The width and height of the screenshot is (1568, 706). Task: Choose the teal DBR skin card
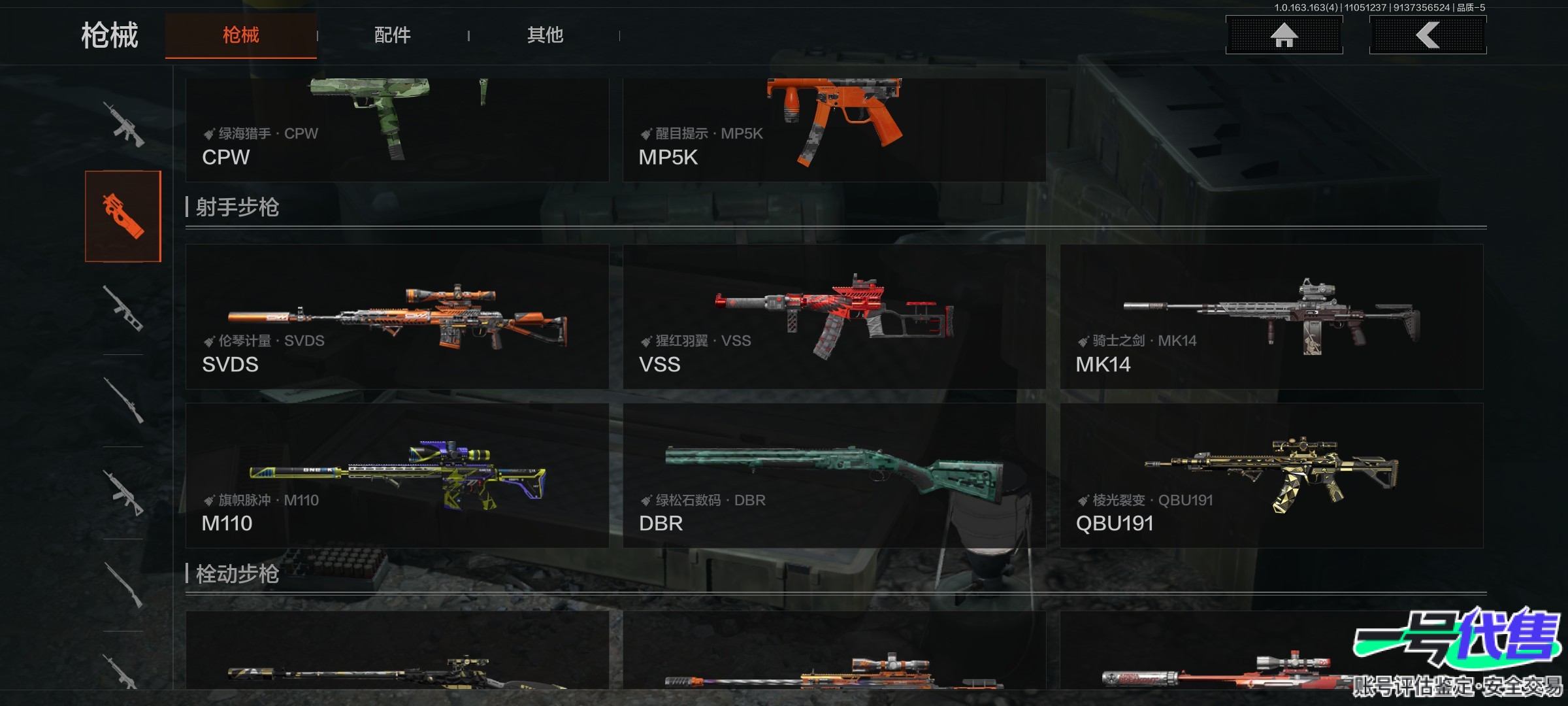click(x=834, y=475)
